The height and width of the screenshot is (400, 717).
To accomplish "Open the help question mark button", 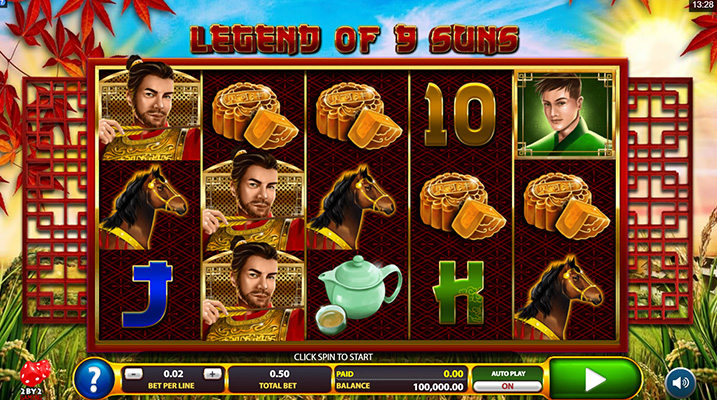I will [x=93, y=380].
